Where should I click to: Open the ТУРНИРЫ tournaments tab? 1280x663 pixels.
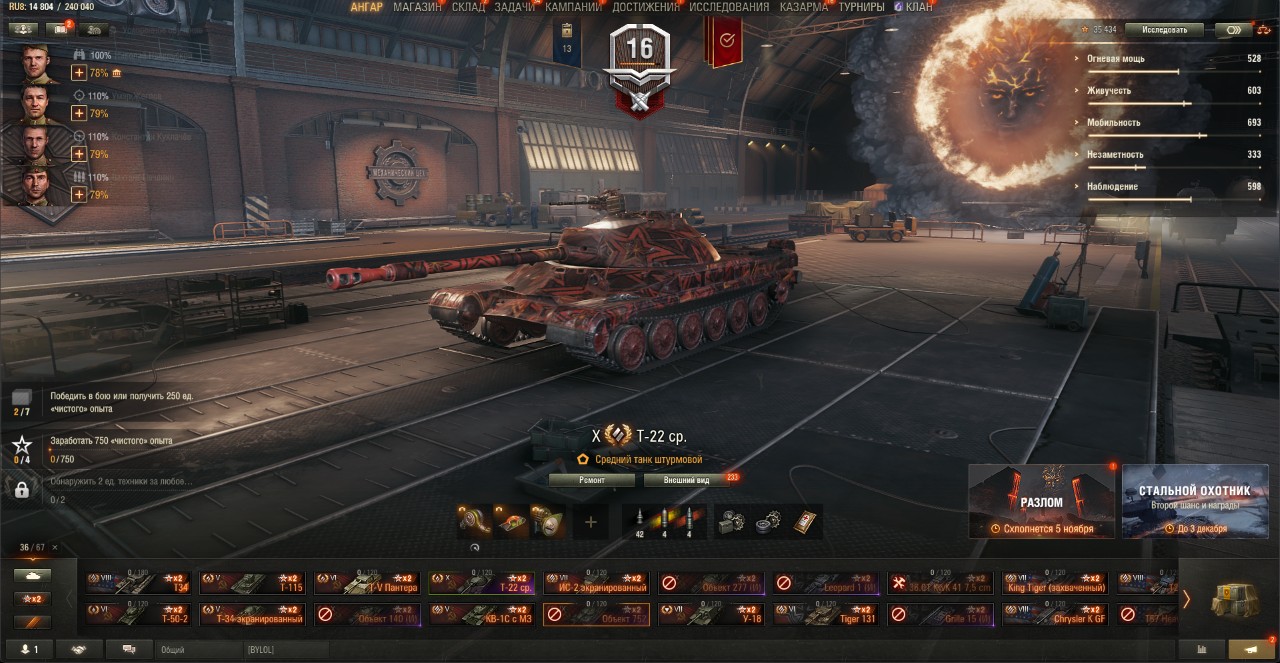pos(861,7)
